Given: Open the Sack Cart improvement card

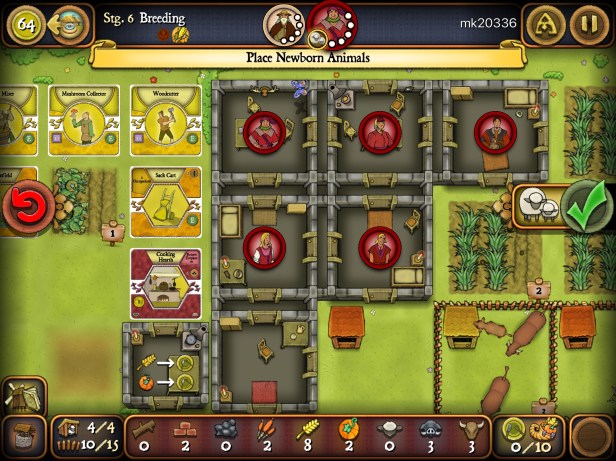Looking at the screenshot, I should 160,202.
